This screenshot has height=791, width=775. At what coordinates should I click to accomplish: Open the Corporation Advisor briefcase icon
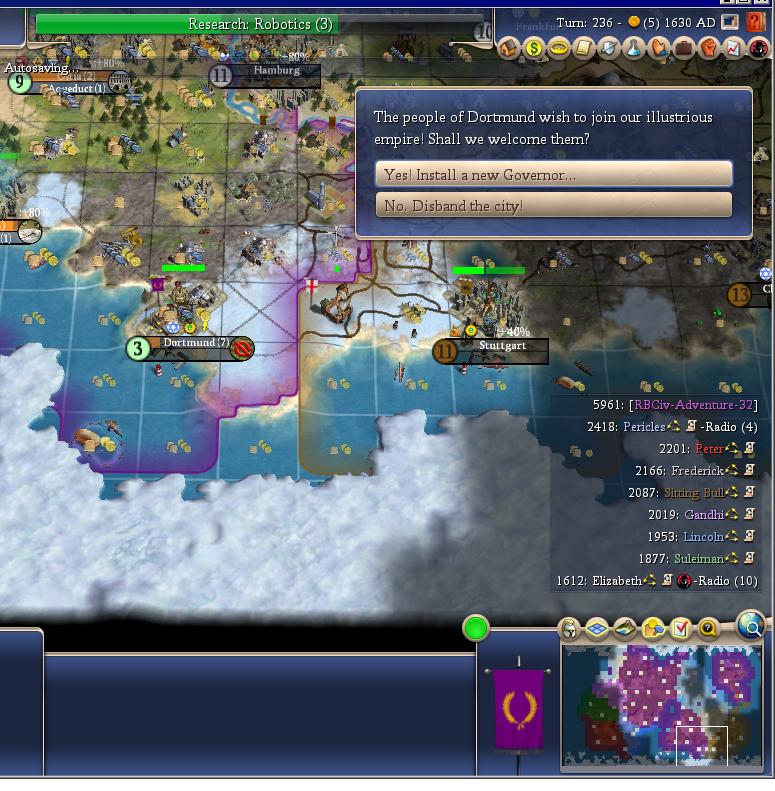[x=684, y=48]
